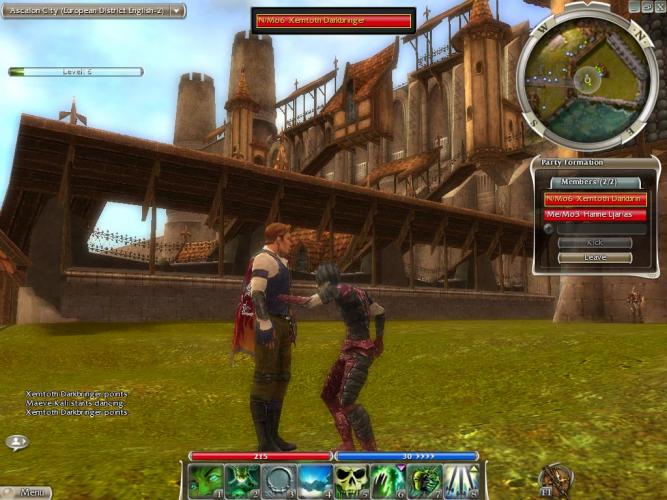
Task: Use the blue sky skill in slot 4
Action: 314,481
